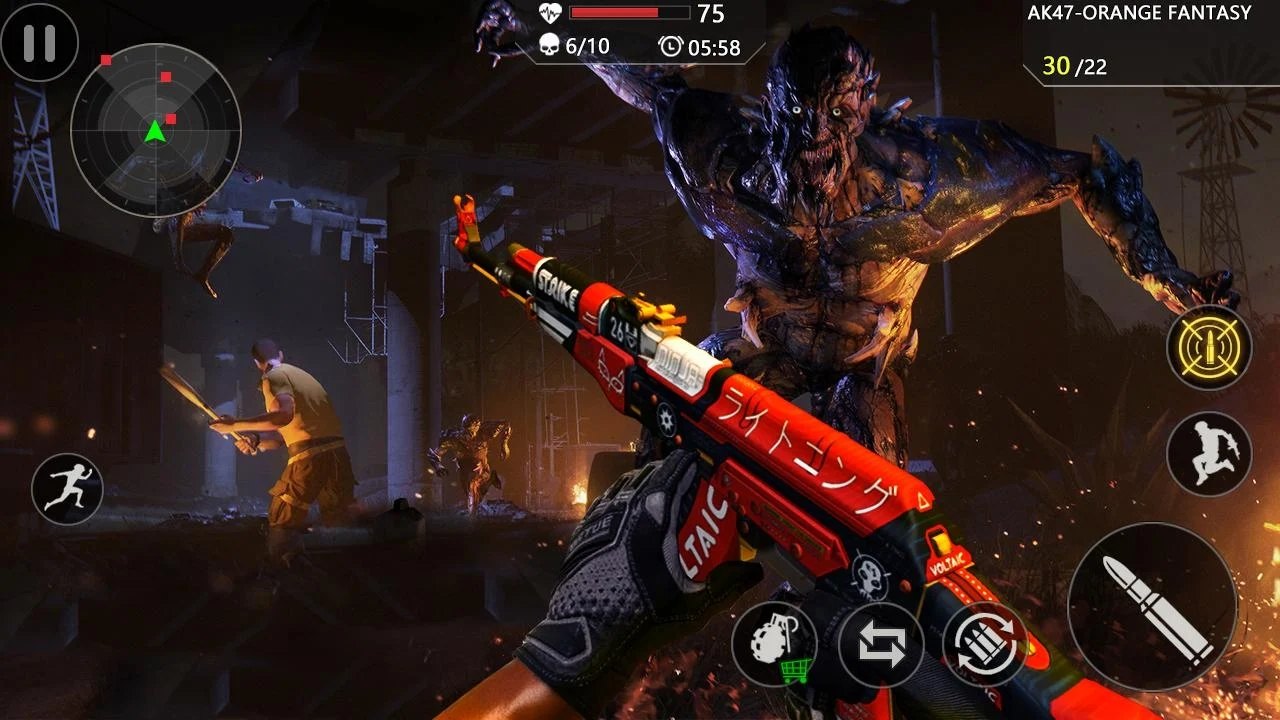Hit the jump action button
Screen dimensions: 1280x720
coord(1209,454)
